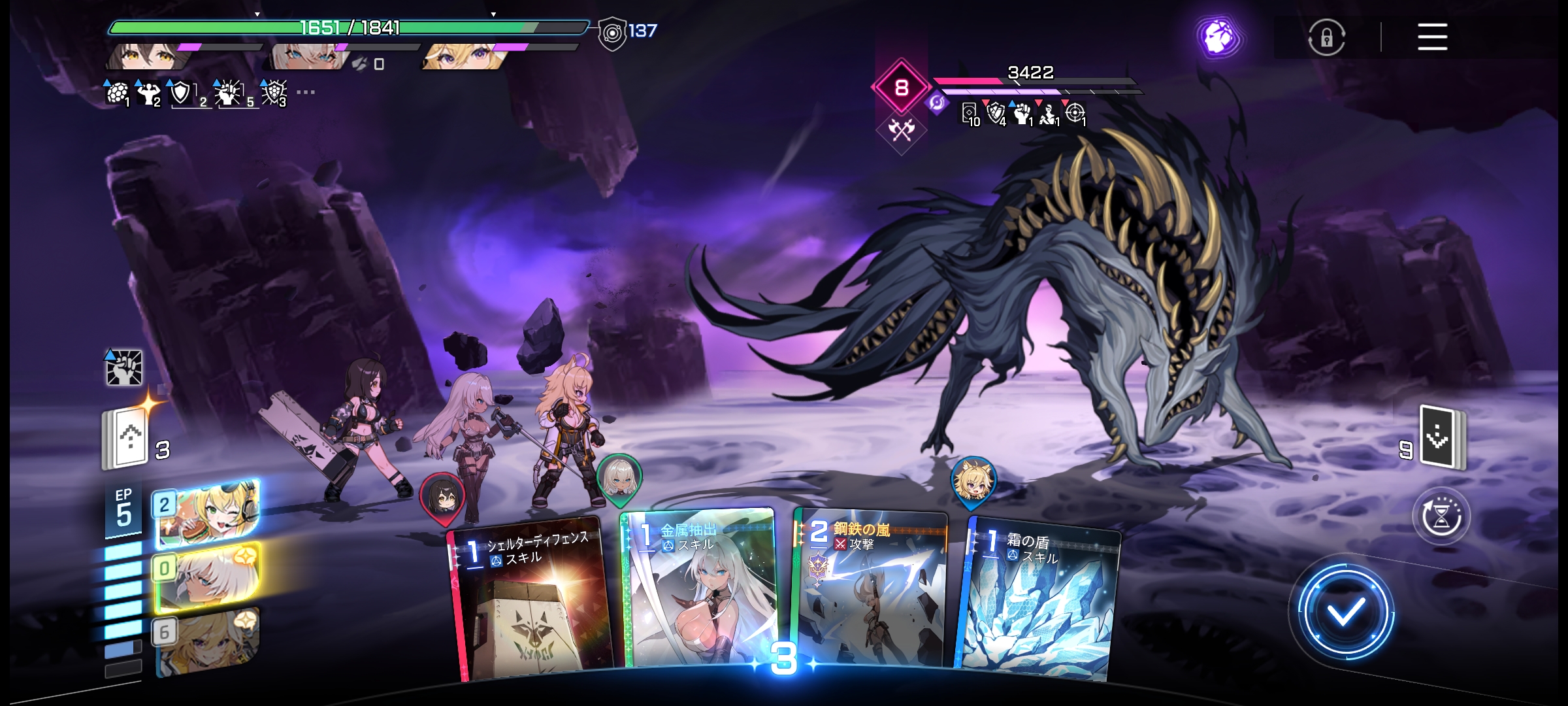Toggle the lock rotation icon

1326,37
